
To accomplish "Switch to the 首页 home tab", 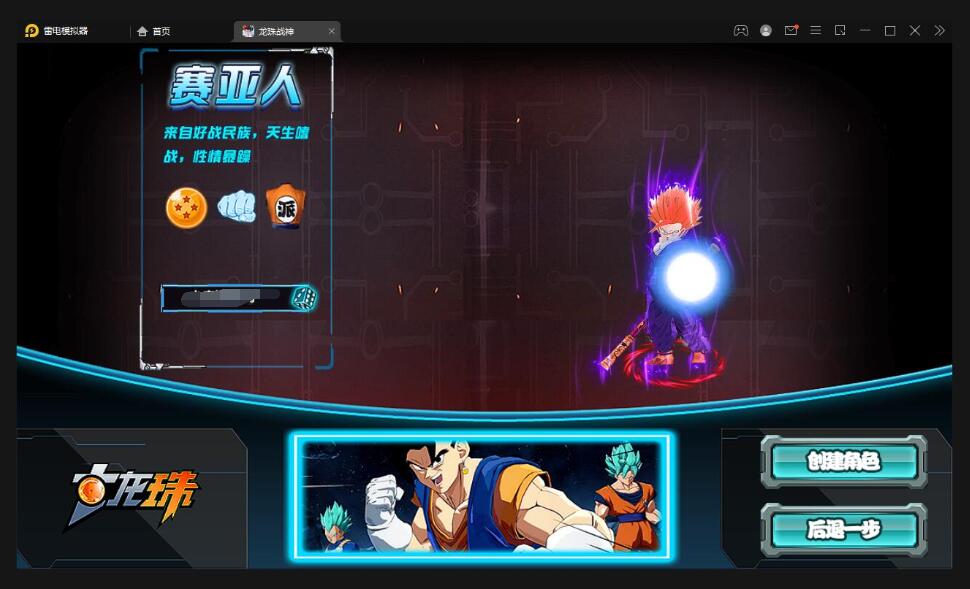I will pyautogui.click(x=155, y=31).
